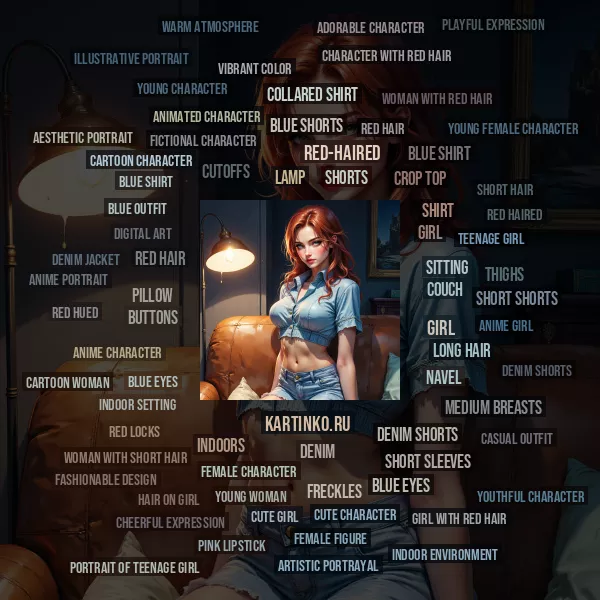Choose the Freckles tag
This screenshot has height=600, width=600.
[334, 491]
